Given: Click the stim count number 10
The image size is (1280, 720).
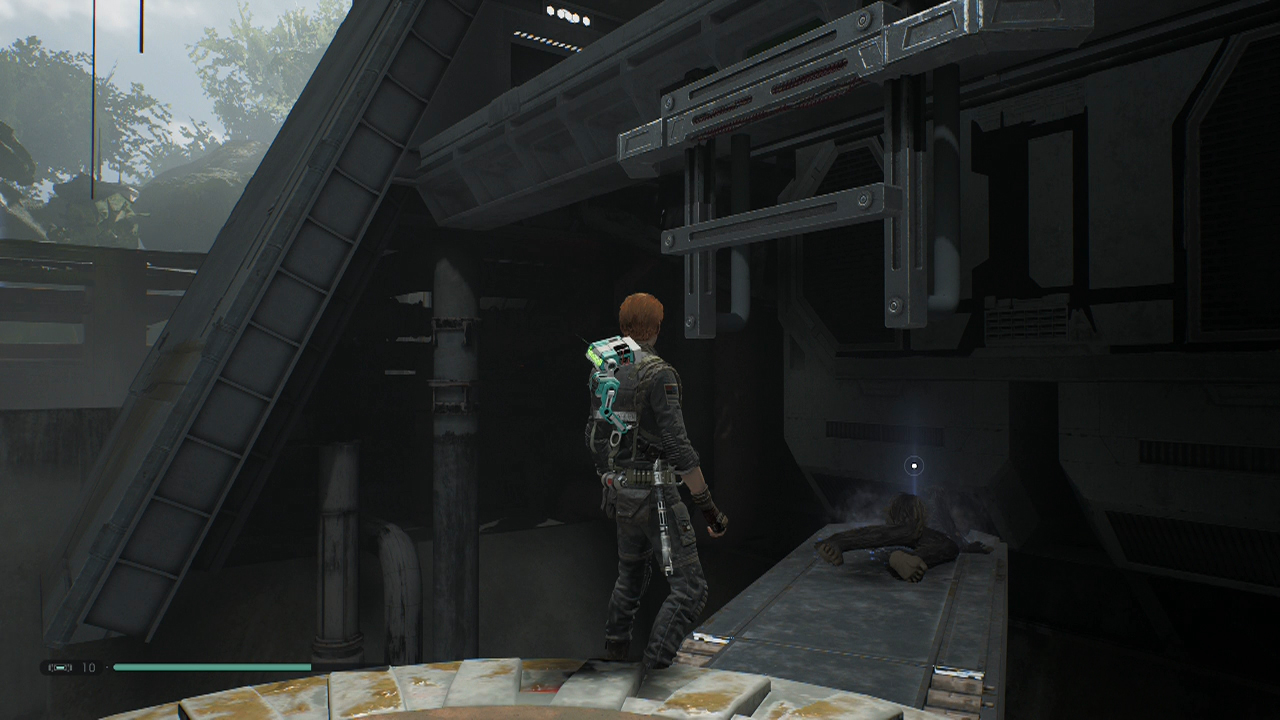Looking at the screenshot, I should click(x=88, y=667).
